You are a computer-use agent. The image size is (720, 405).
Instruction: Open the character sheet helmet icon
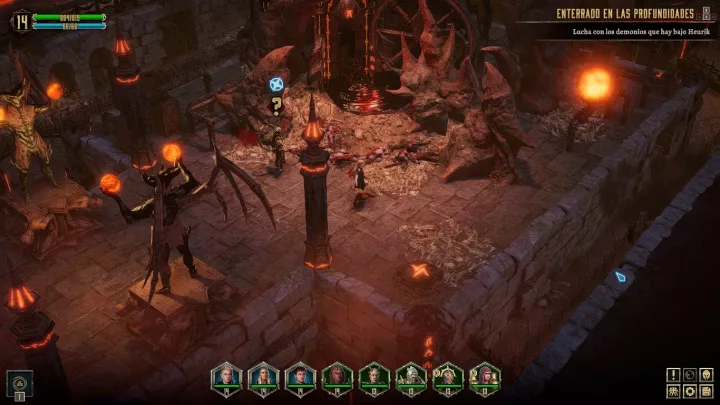(x=706, y=375)
